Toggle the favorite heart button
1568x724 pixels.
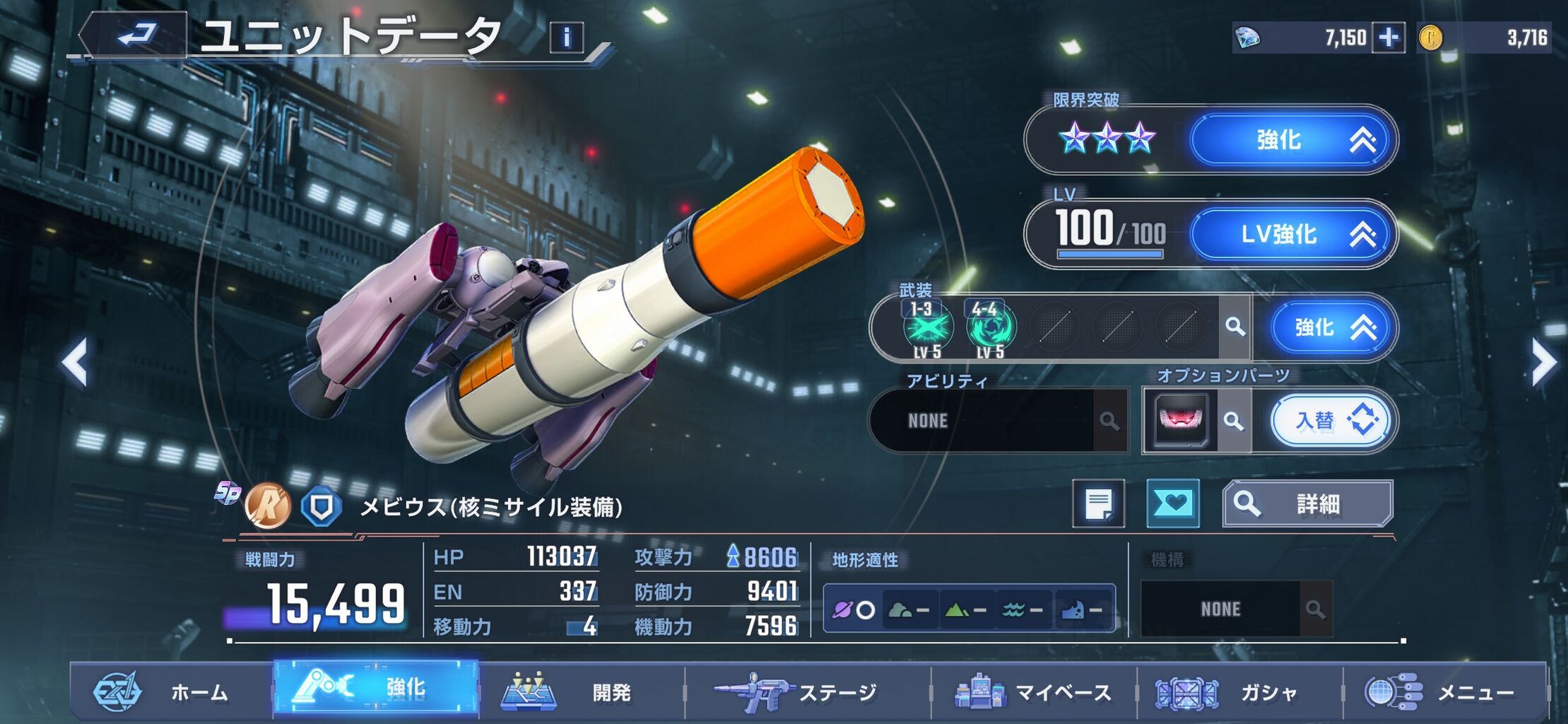(x=1173, y=504)
